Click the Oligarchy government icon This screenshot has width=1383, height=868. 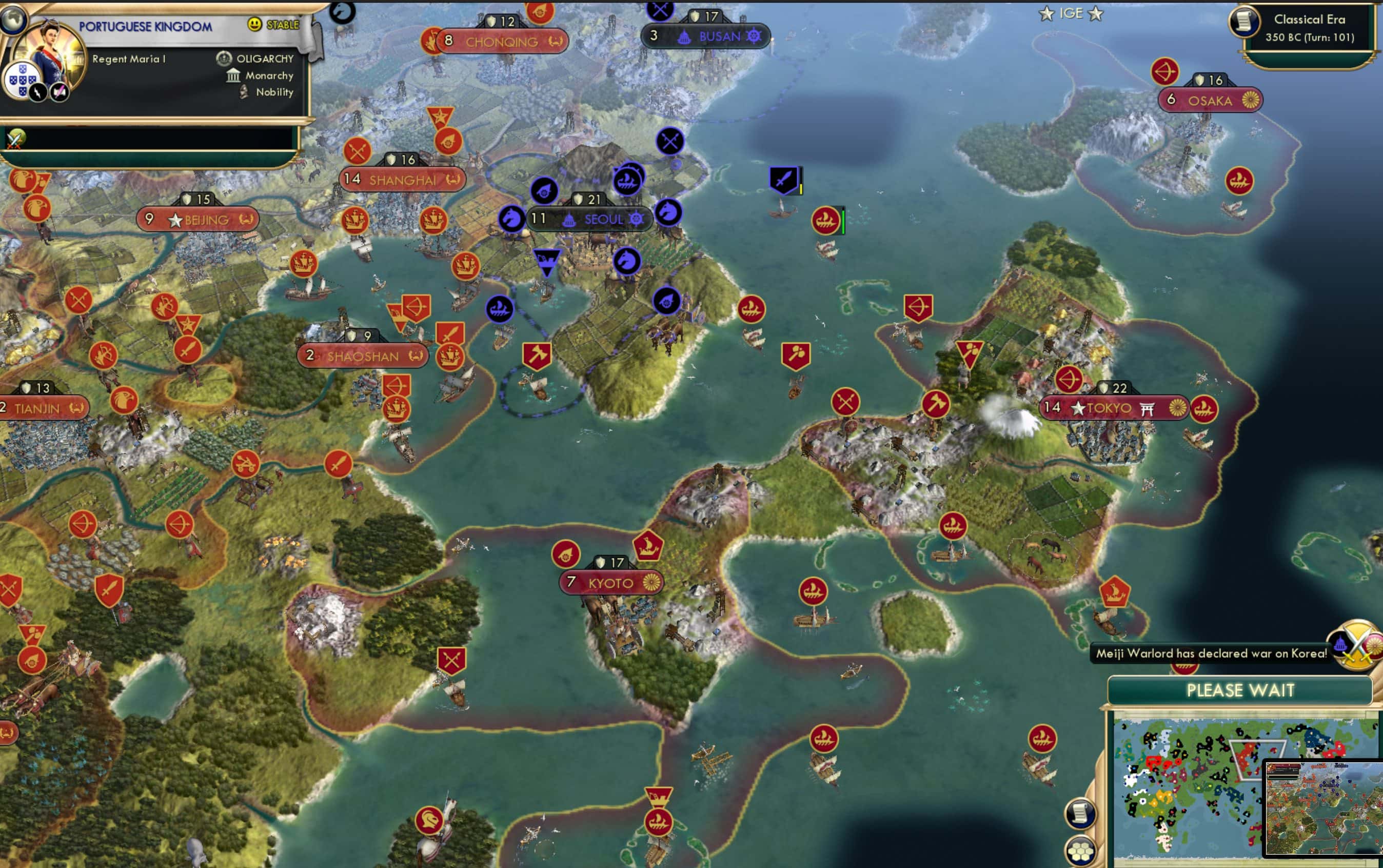pos(223,58)
